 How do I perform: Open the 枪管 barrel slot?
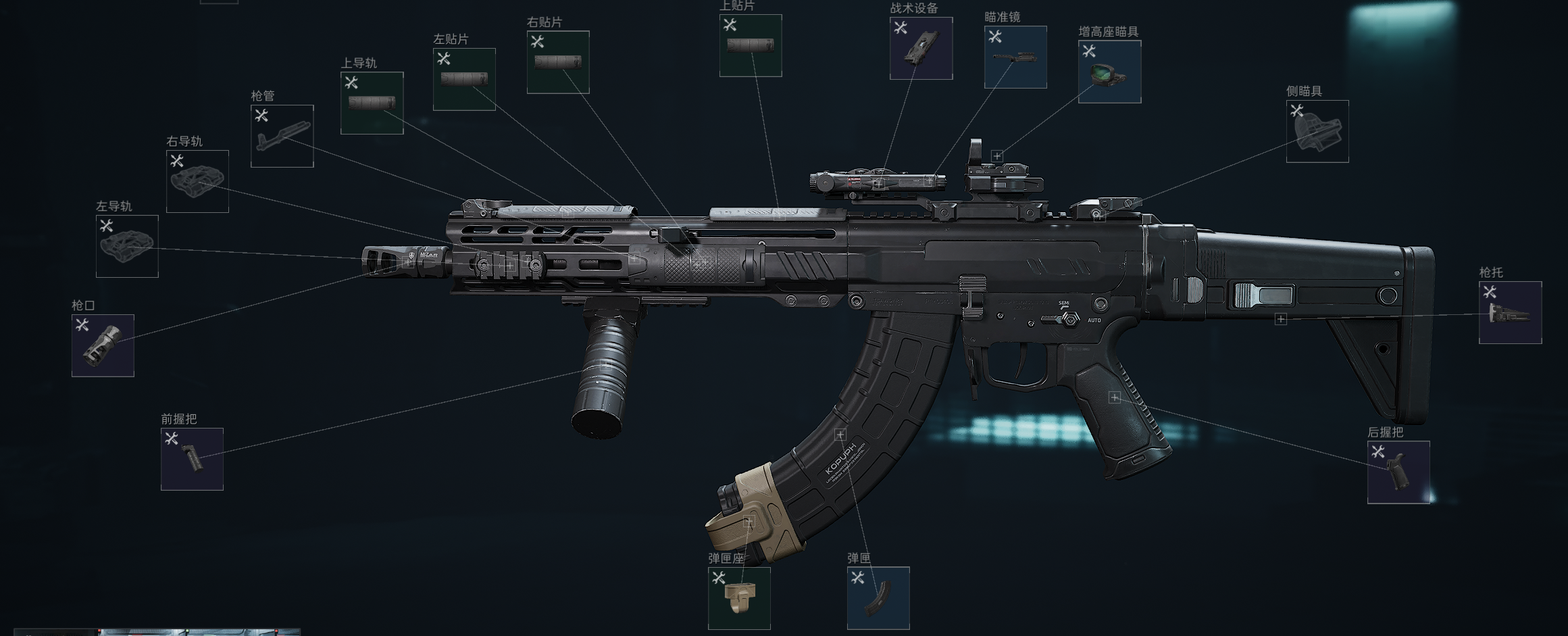coord(282,136)
